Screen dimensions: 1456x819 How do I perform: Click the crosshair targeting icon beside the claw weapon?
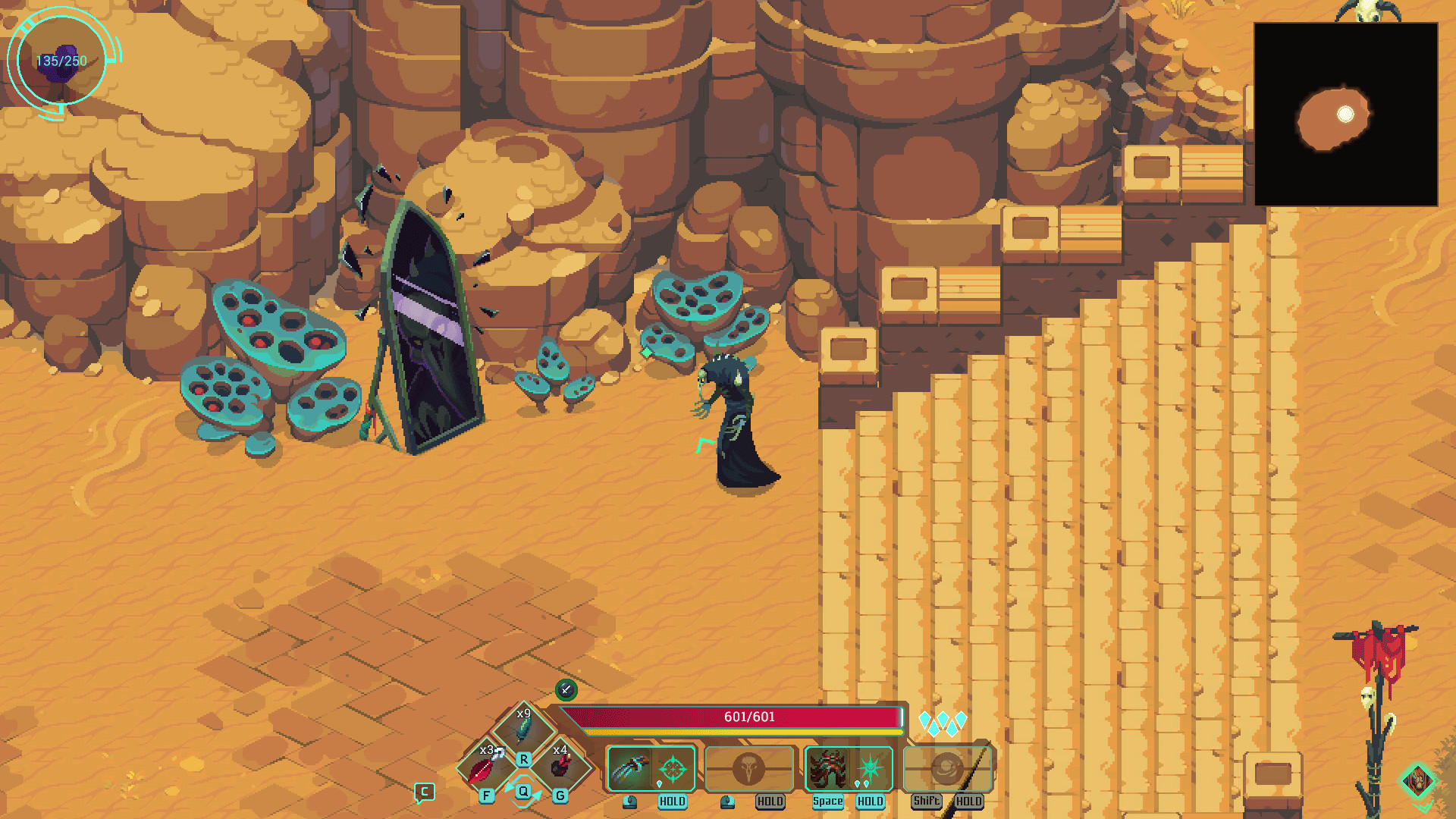(673, 768)
